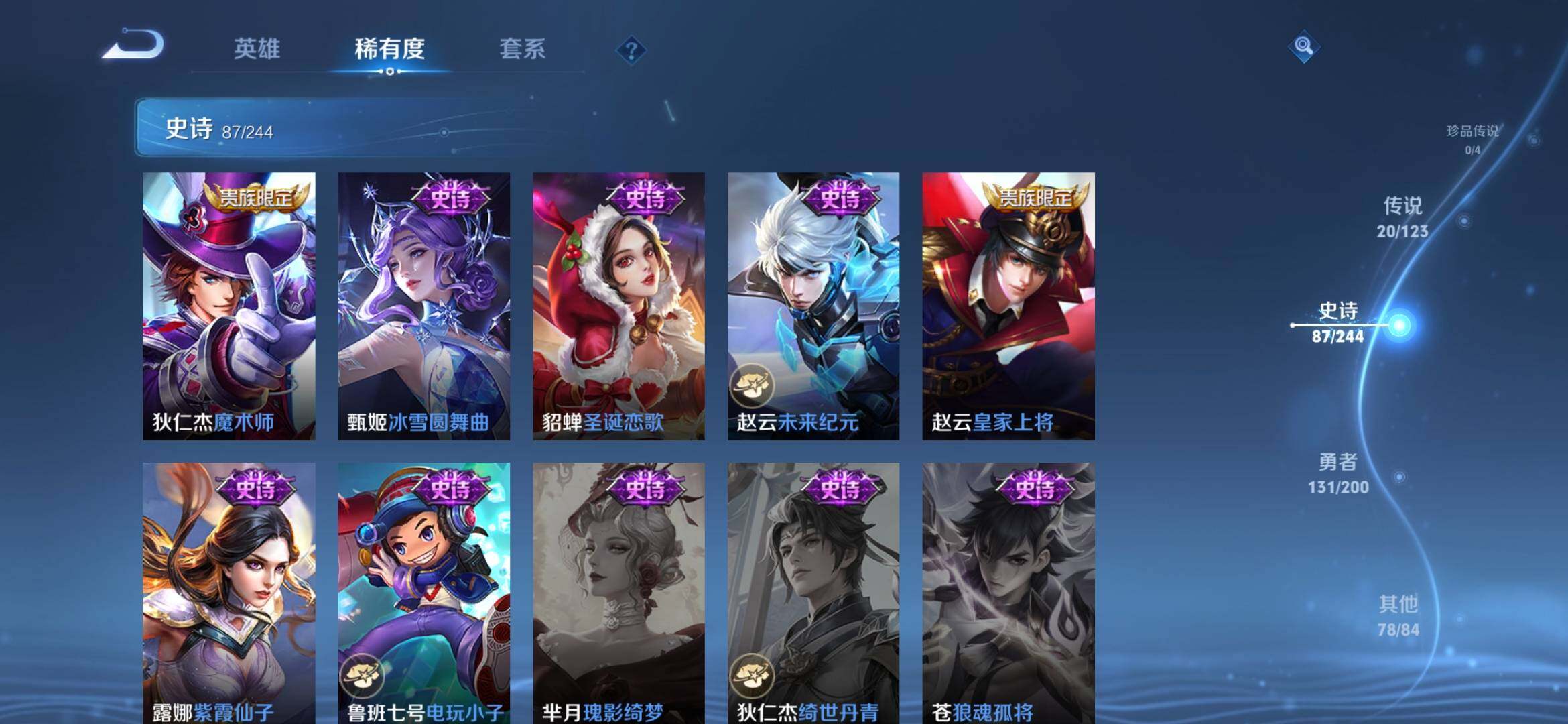Open the 狄仁杰 魔术师 skin card
The height and width of the screenshot is (724, 1568).
[228, 306]
